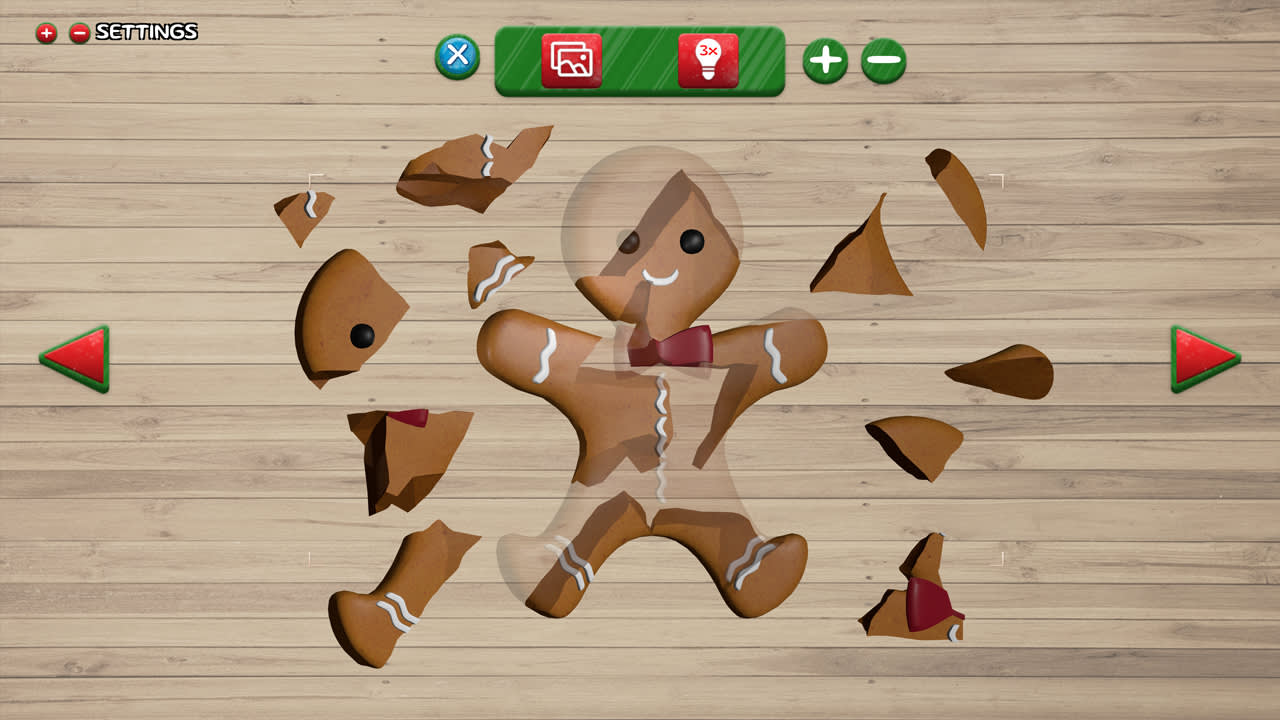1280x720 pixels.
Task: Advance to the next puzzle with the right arrow
Action: (x=1200, y=357)
